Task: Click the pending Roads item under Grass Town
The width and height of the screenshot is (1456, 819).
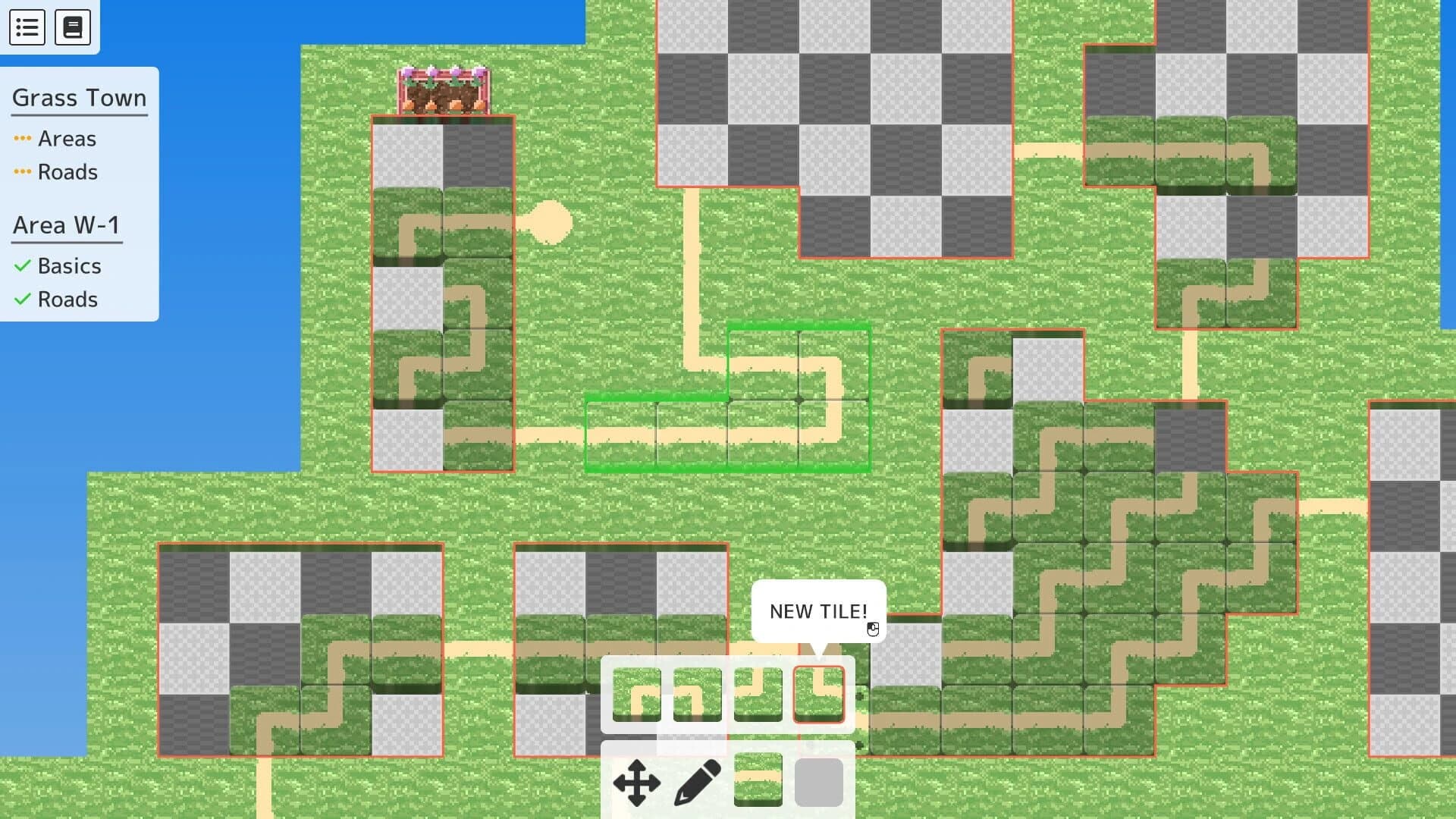Action: point(67,172)
